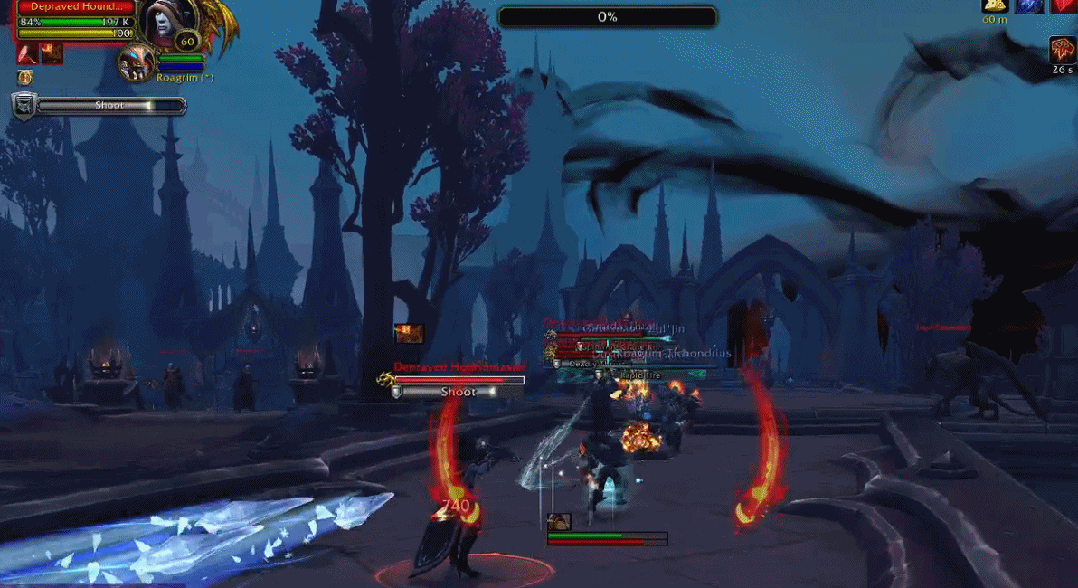Target the Depraved Houndmaster nameplate health bar

[x=459, y=380]
